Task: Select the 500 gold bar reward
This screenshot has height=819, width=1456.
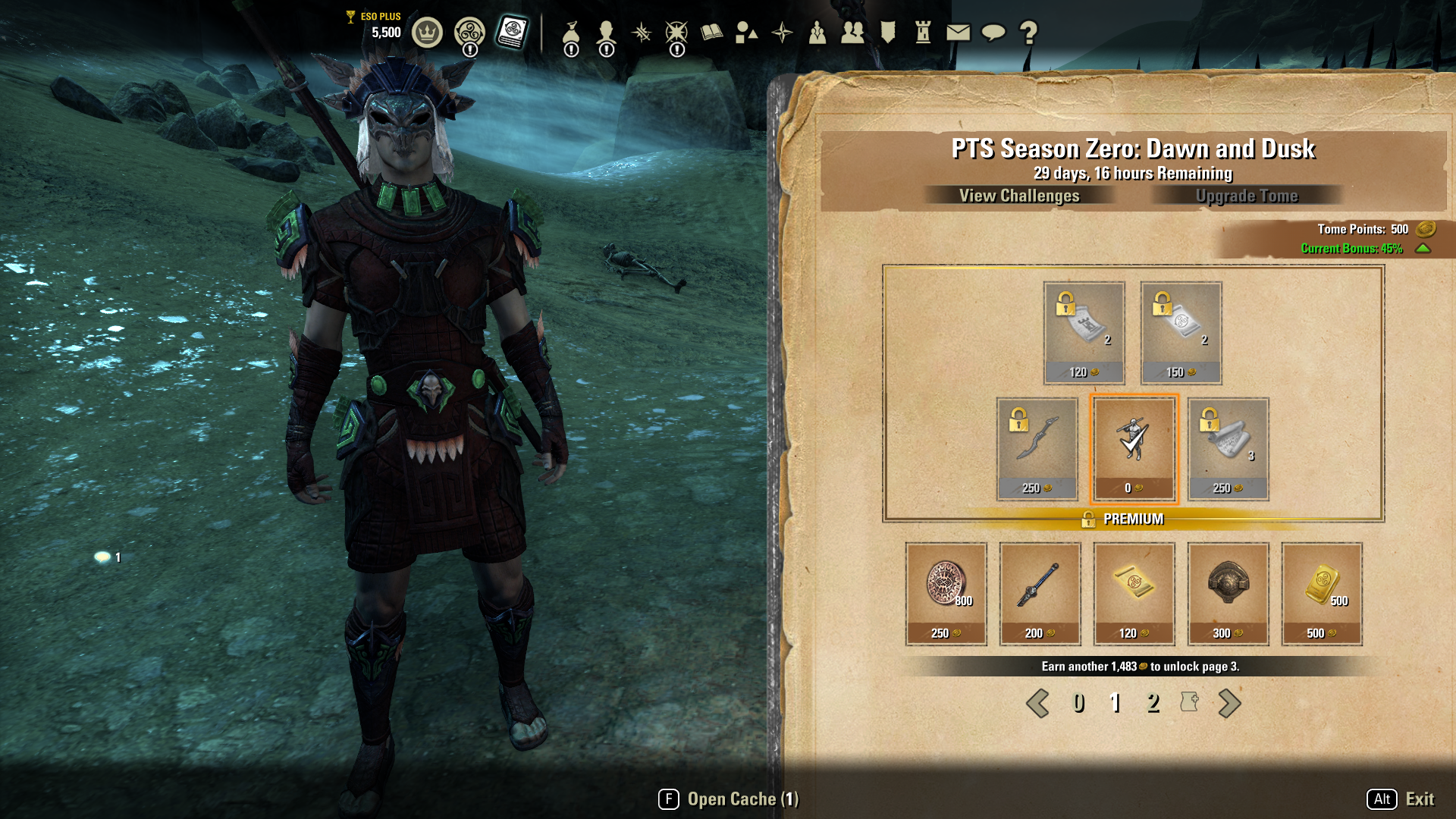Action: coord(1322,593)
